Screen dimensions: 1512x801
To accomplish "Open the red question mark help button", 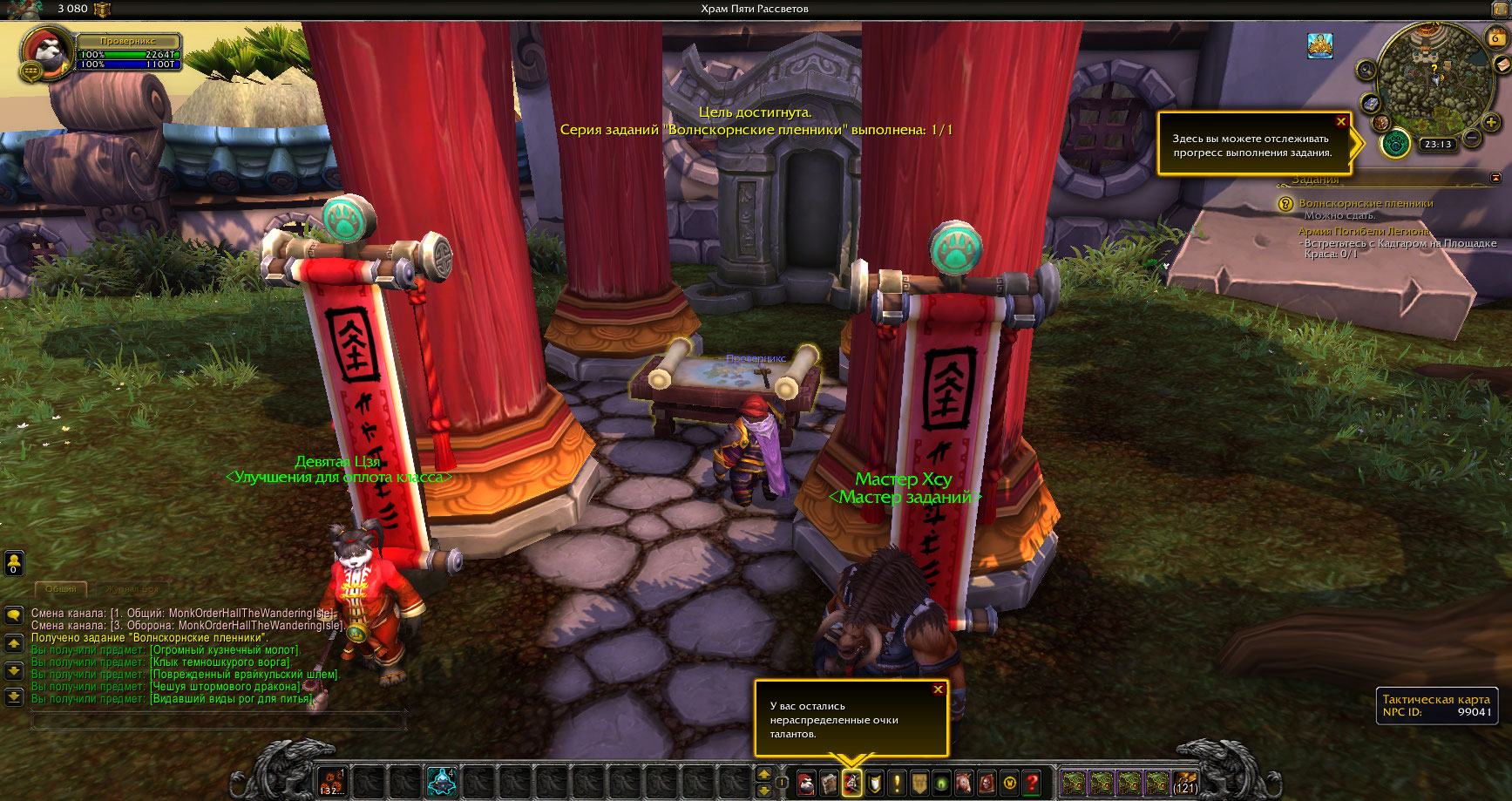I will click(x=1032, y=783).
